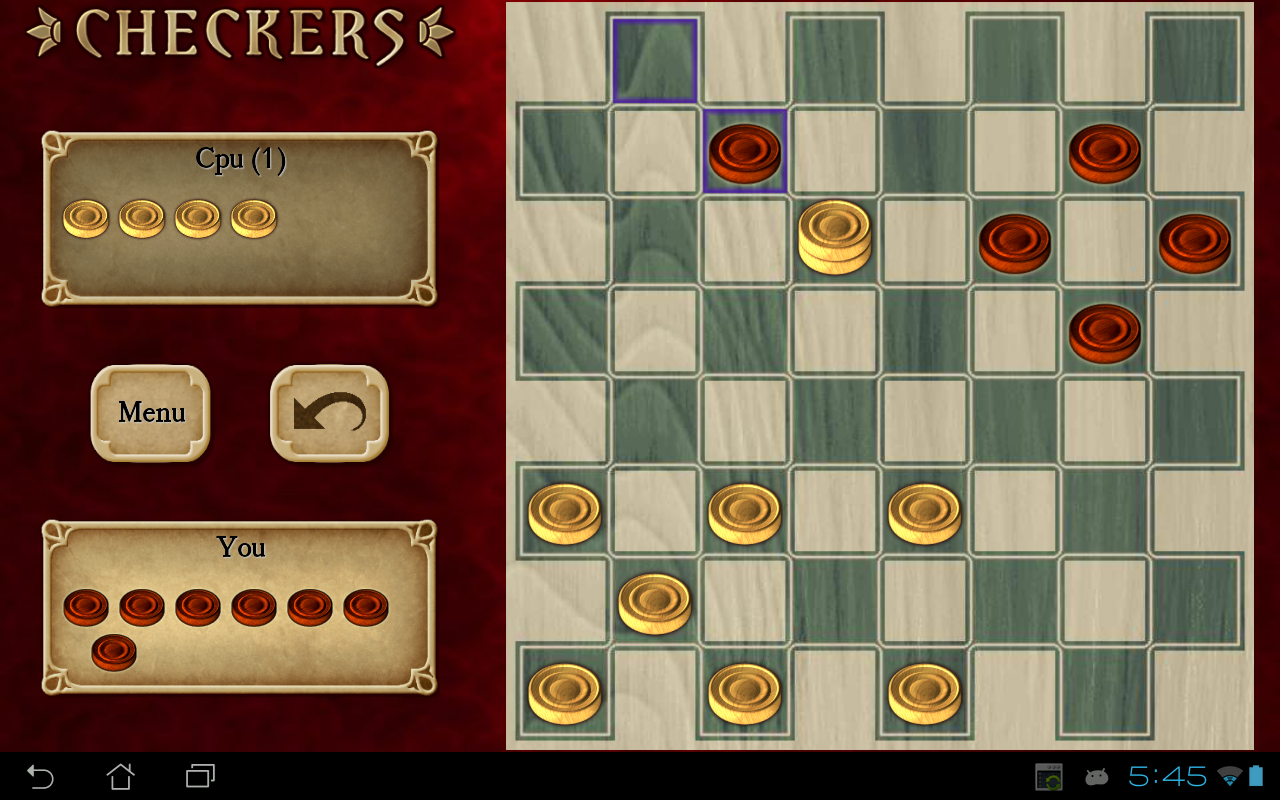Undo the last move with the arrow button

click(328, 413)
